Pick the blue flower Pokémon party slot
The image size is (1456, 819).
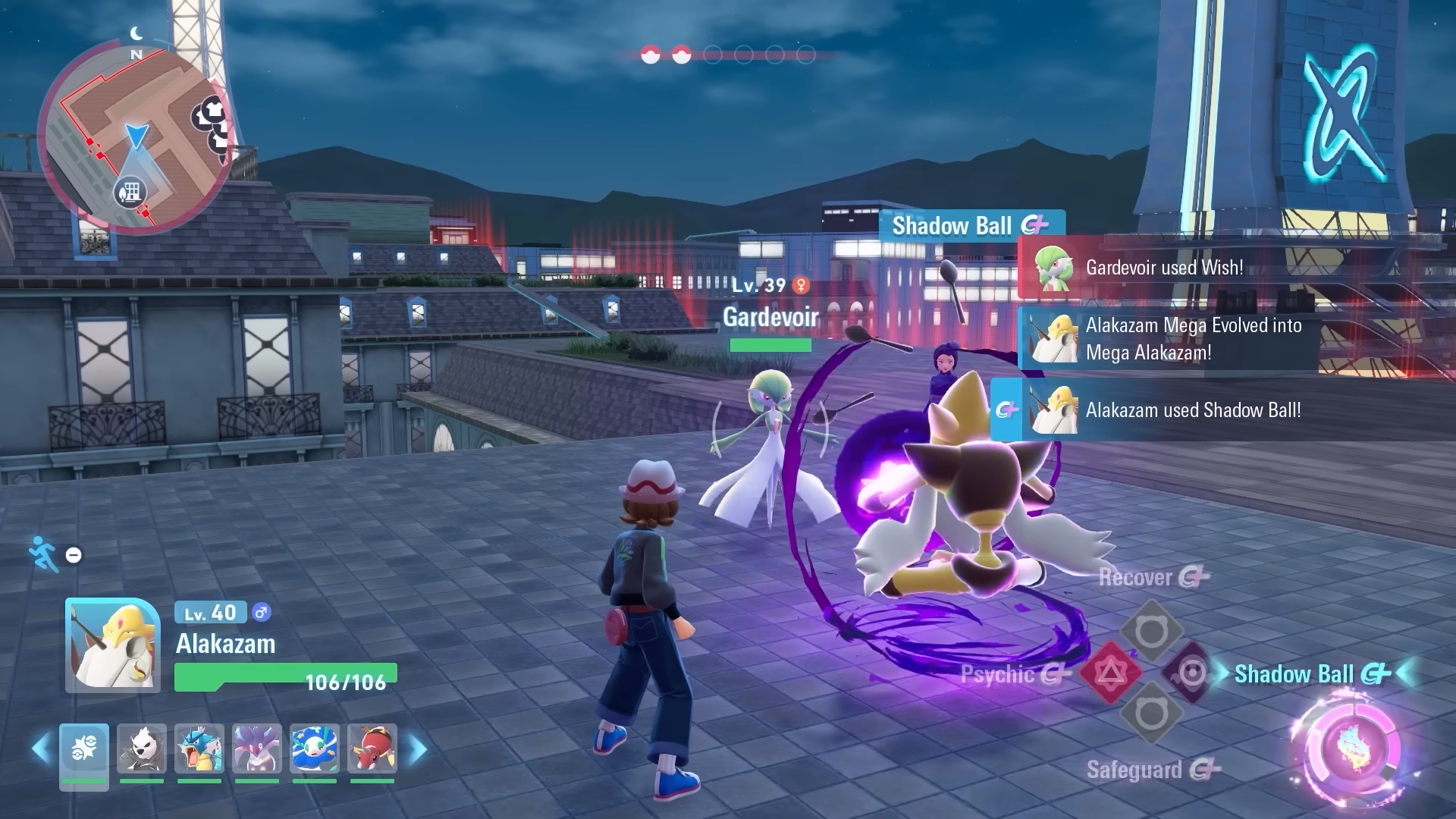(314, 749)
